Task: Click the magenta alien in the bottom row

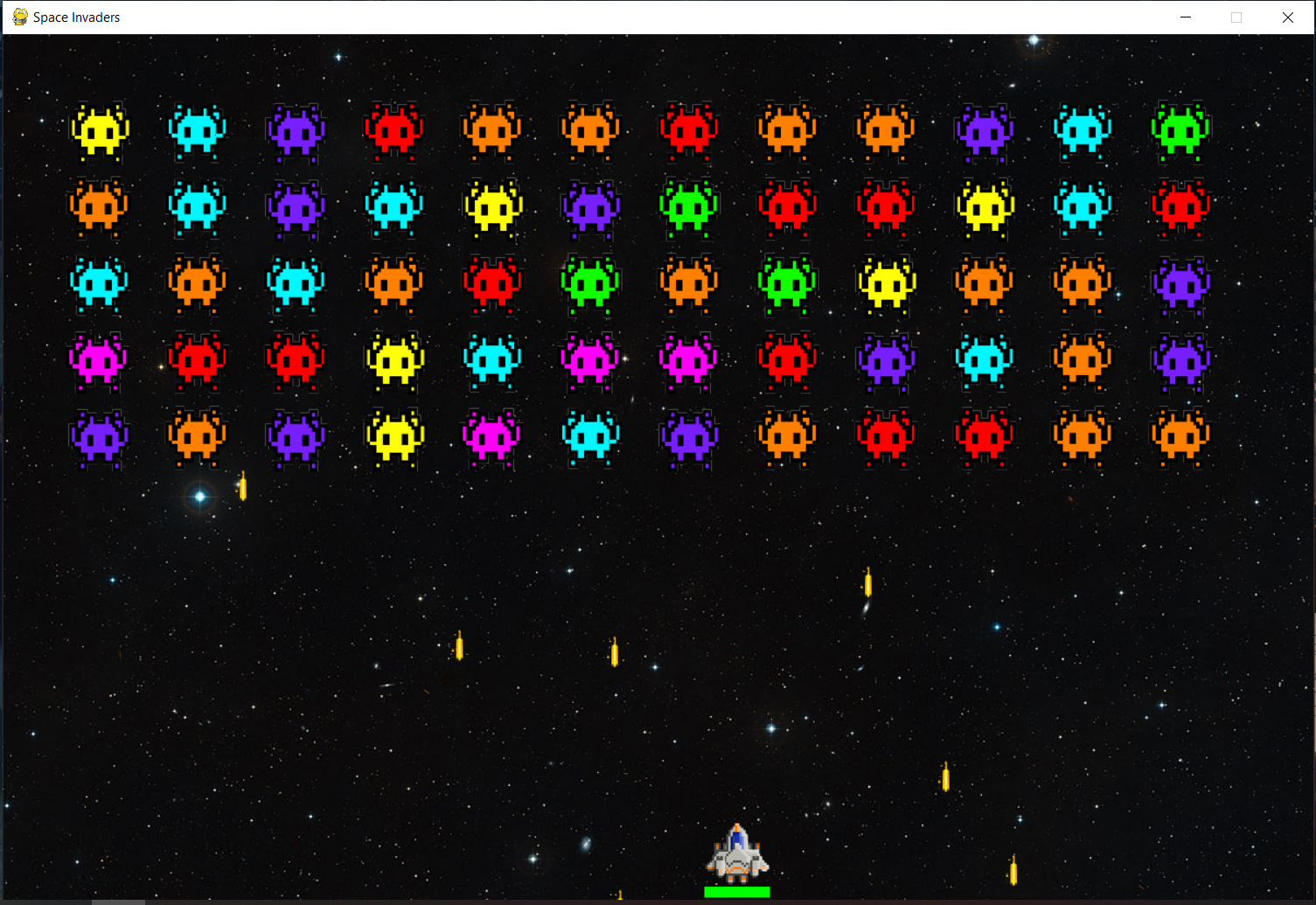Action: coord(491,437)
